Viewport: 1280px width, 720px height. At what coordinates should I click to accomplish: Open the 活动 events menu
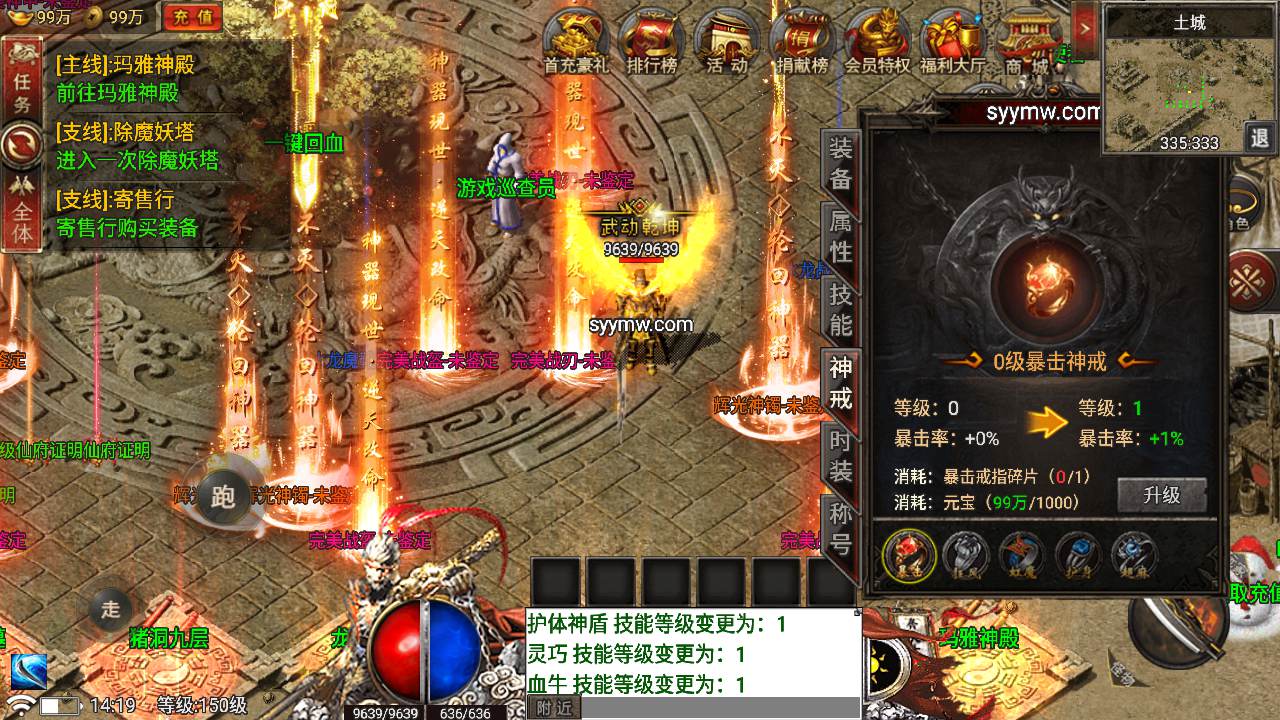[727, 42]
